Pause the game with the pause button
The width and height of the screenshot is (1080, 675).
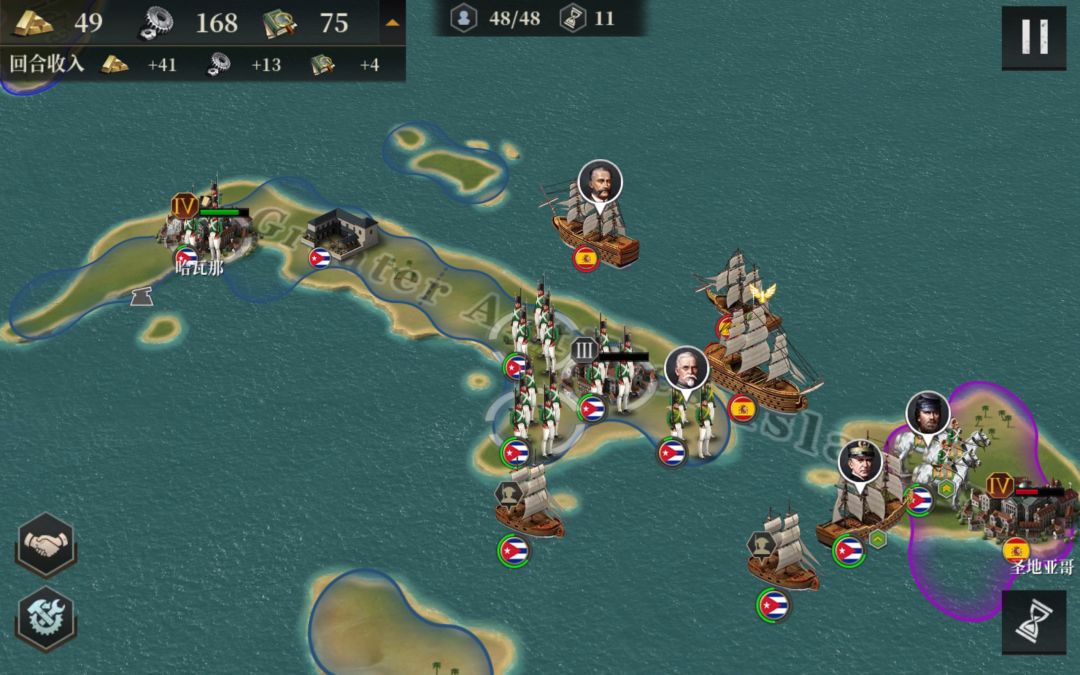click(1033, 37)
